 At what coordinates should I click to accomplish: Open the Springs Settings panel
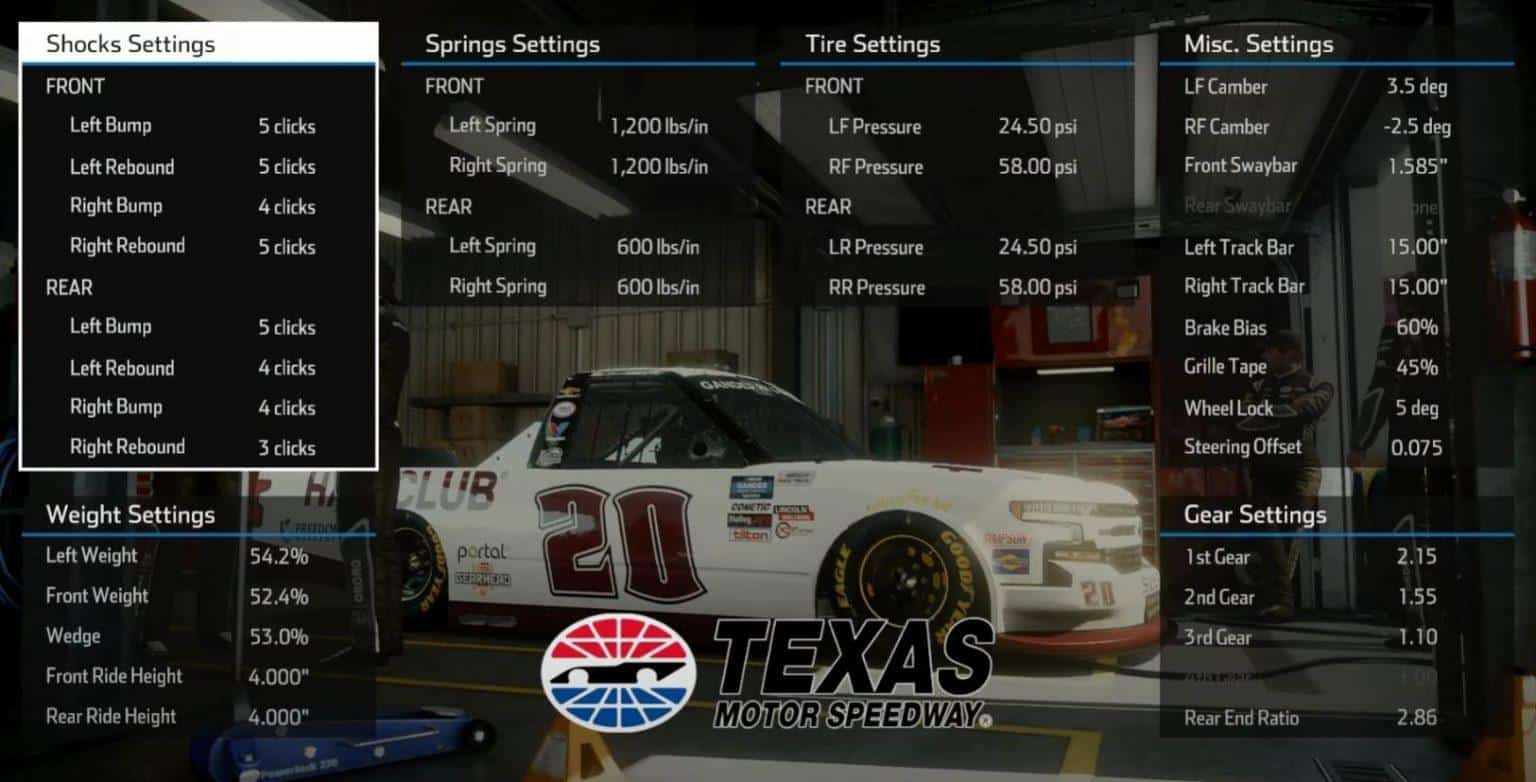pyautogui.click(x=512, y=44)
